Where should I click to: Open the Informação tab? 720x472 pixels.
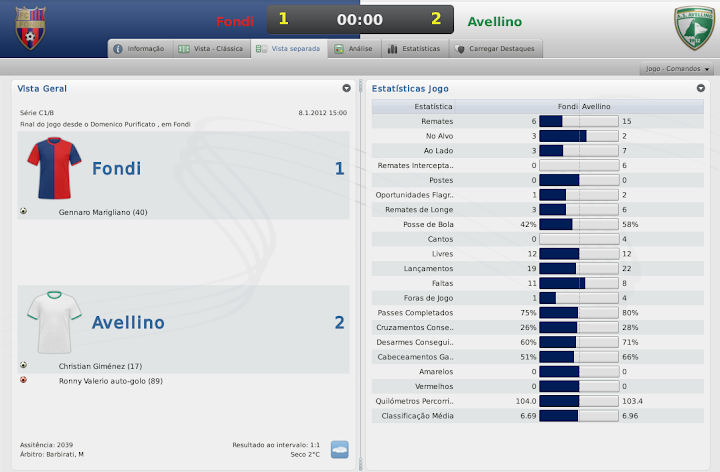tap(138, 48)
